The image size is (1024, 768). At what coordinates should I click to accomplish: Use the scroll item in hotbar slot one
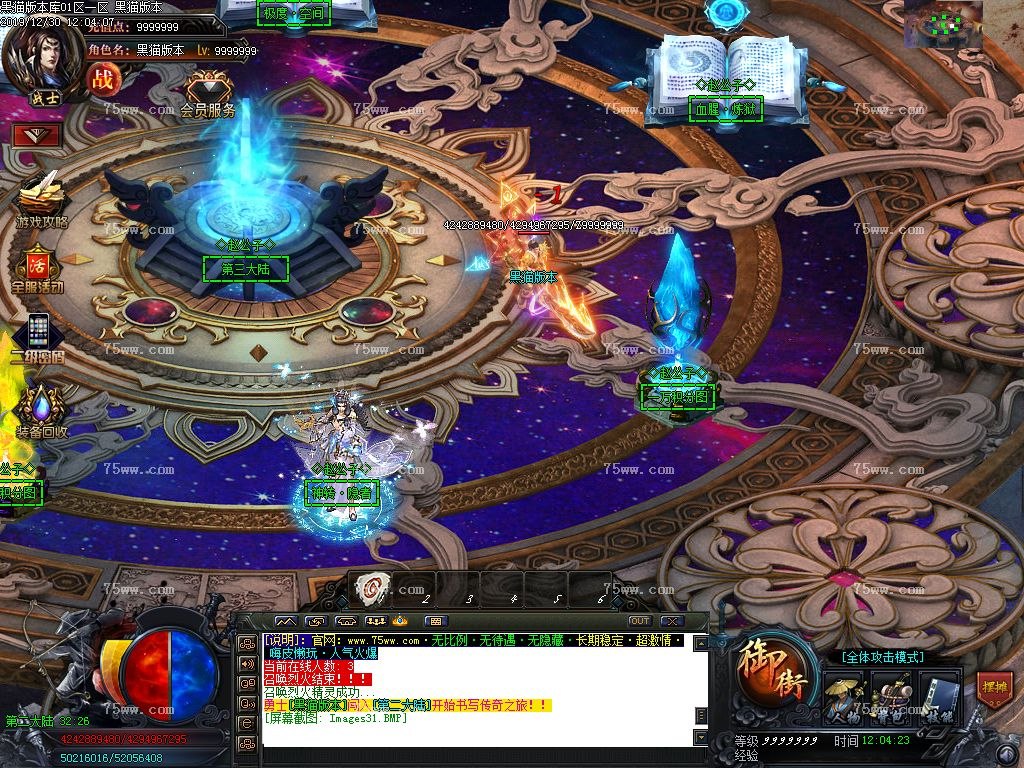click(x=373, y=587)
